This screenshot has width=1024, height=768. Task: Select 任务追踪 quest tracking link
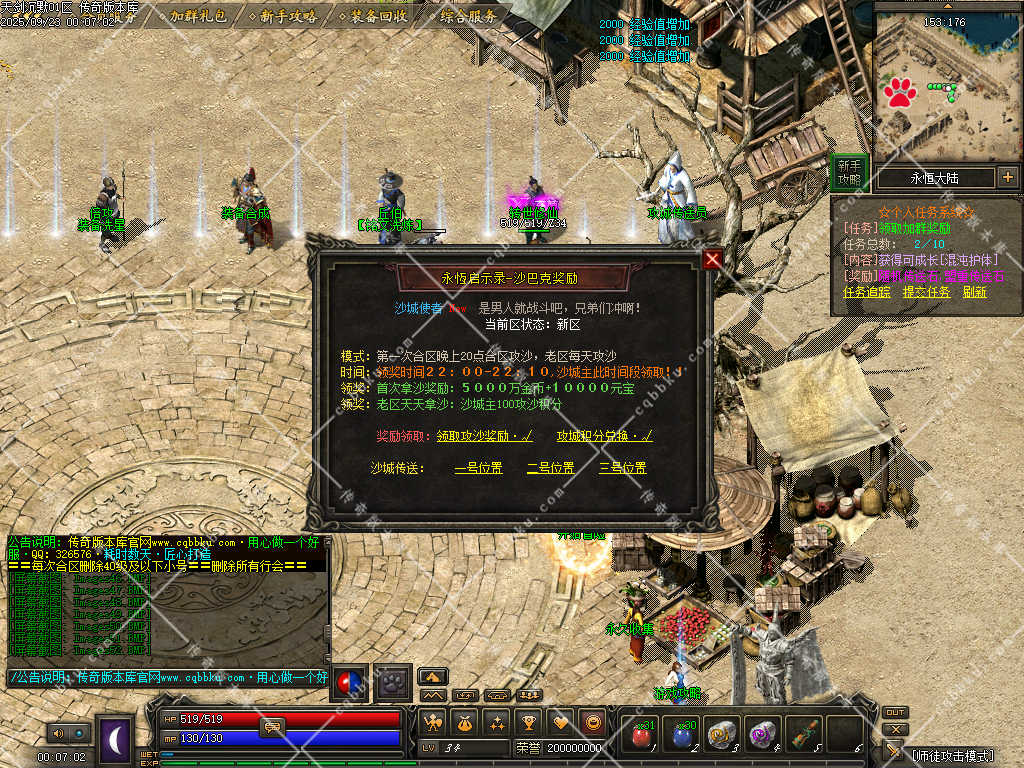tap(866, 292)
